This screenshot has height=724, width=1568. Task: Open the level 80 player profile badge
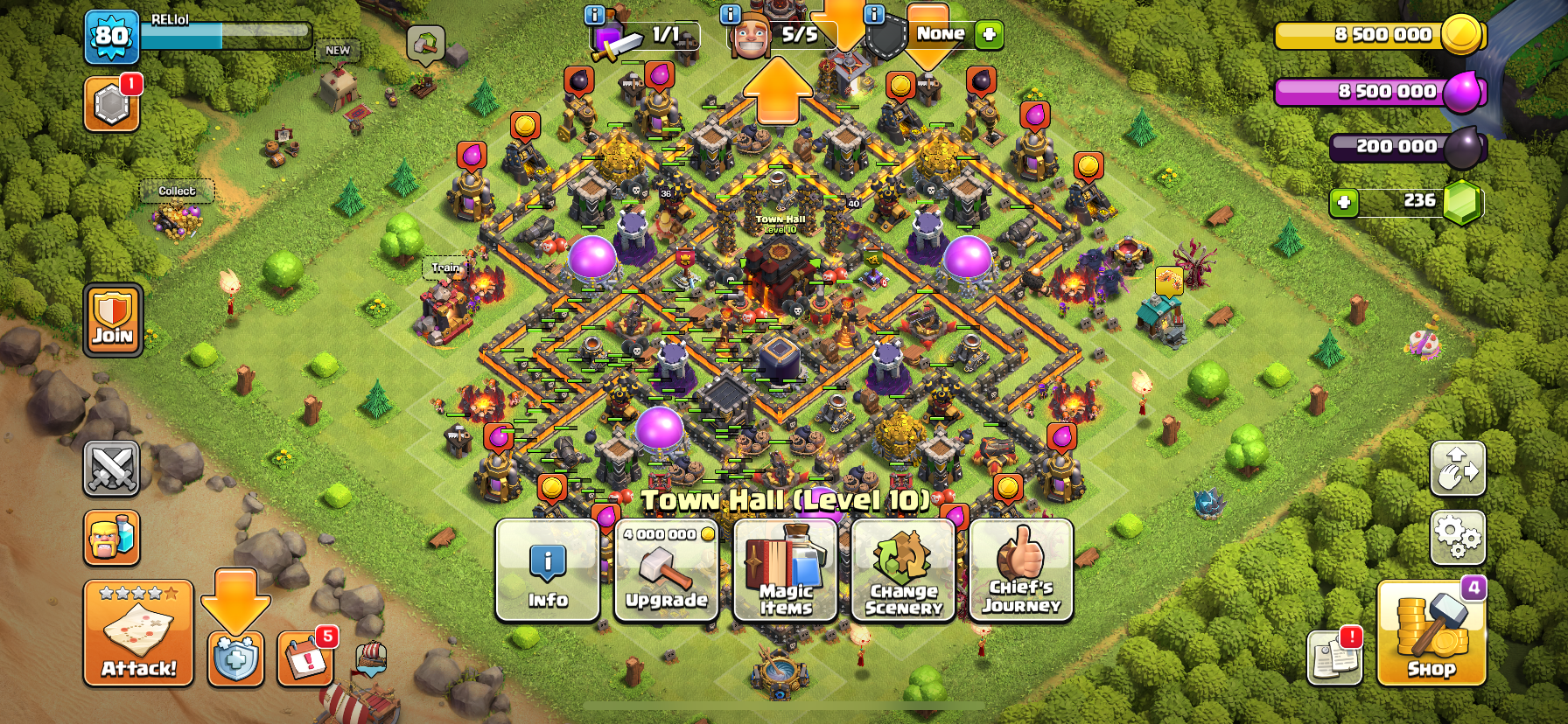(112, 37)
